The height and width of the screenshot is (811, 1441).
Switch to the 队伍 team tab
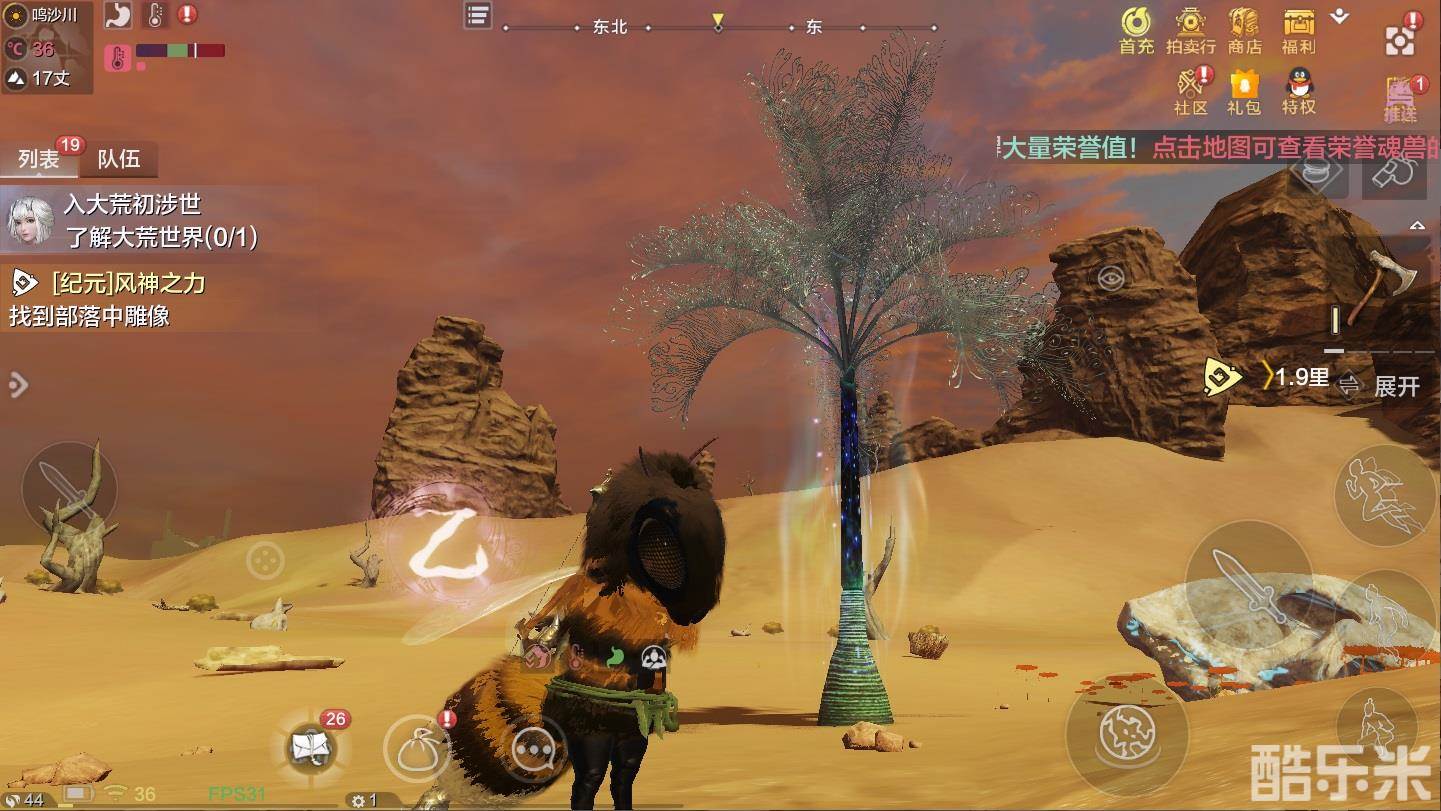(x=118, y=159)
